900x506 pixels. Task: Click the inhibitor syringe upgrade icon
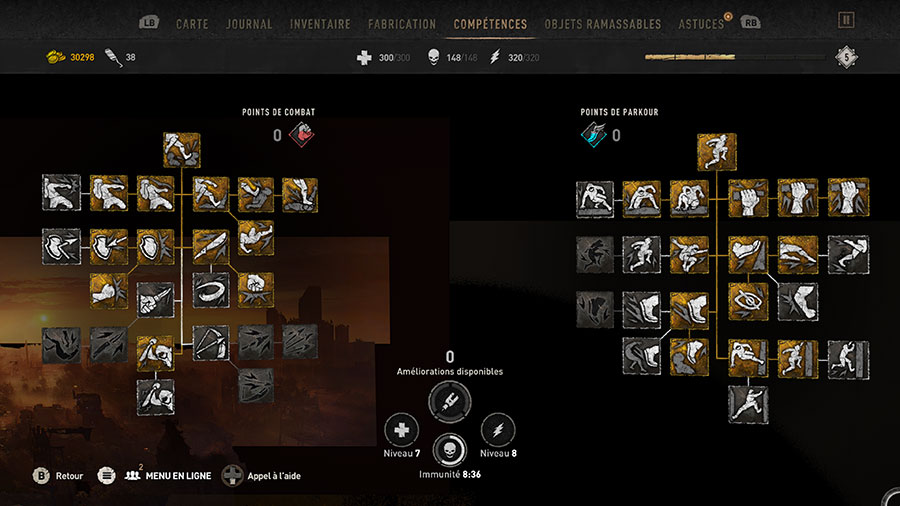click(449, 402)
